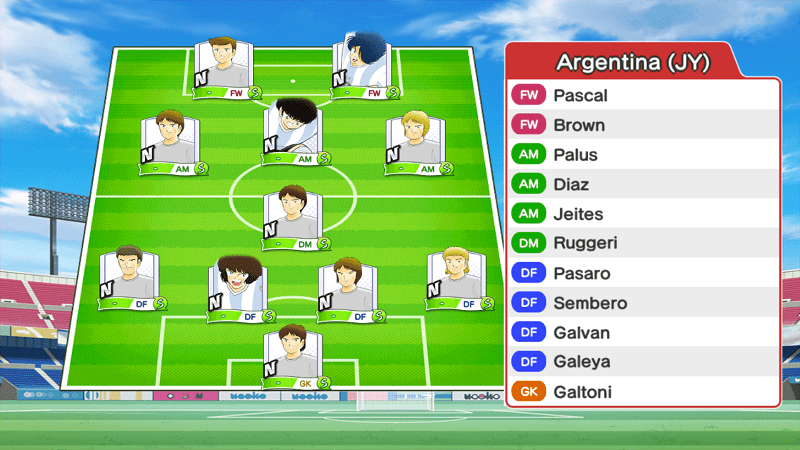Image resolution: width=800 pixels, height=450 pixels.
Task: Select the Ruggeri DM row
Action: click(641, 243)
